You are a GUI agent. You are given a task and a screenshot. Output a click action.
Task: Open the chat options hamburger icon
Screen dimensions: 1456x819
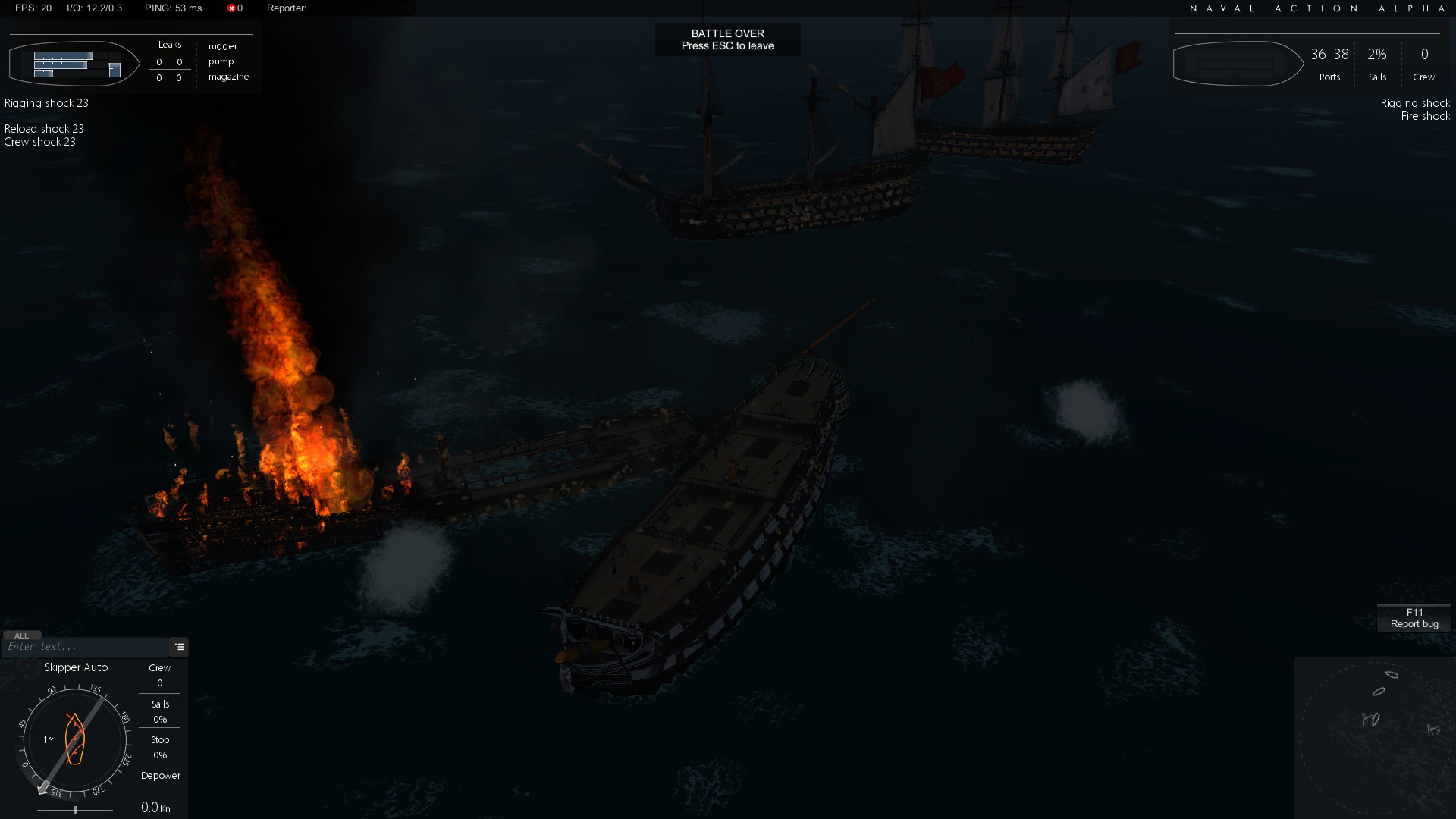pyautogui.click(x=179, y=647)
